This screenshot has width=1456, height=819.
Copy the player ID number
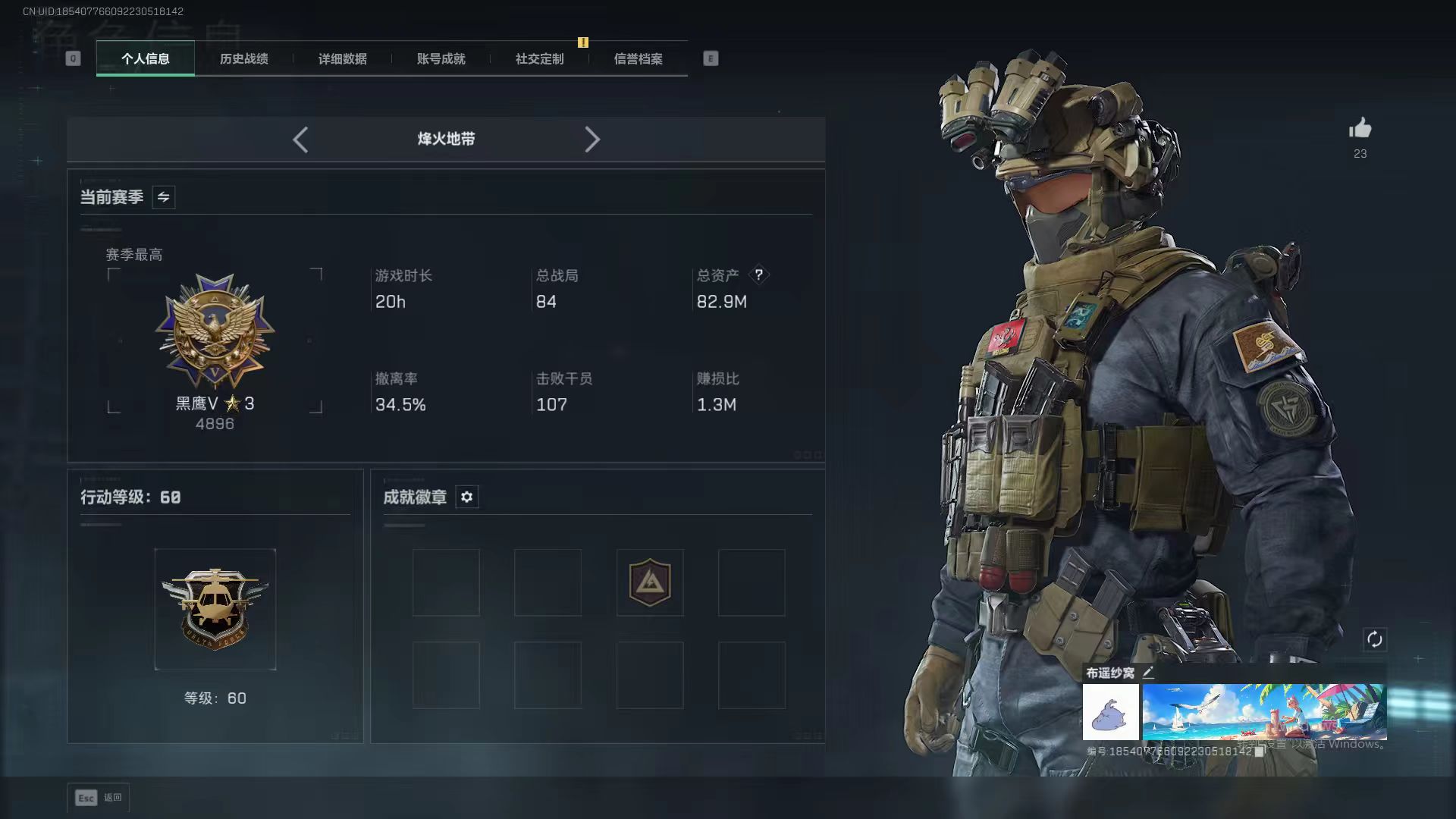pos(1260,752)
